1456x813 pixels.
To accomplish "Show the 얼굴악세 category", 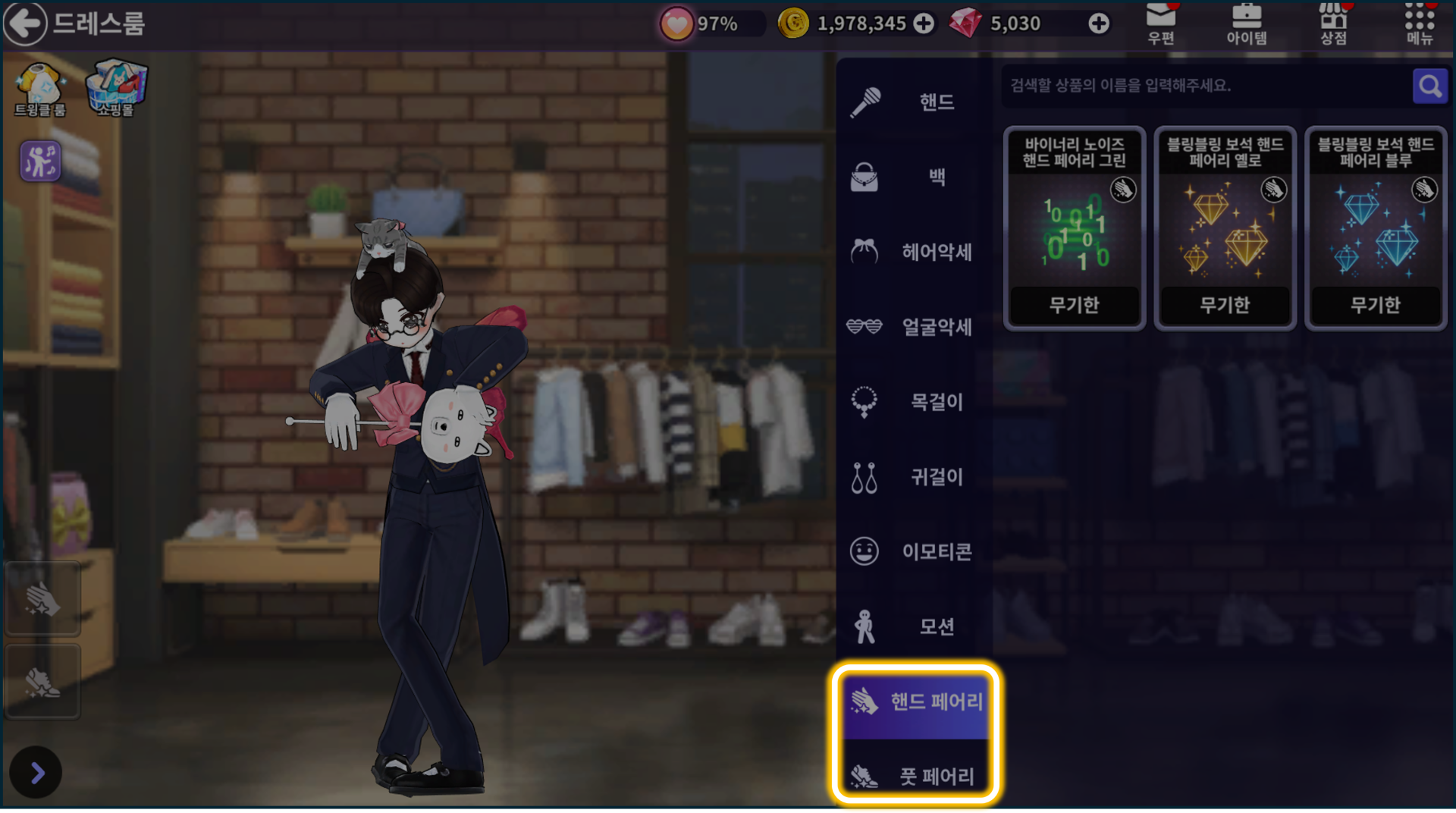I will click(915, 327).
